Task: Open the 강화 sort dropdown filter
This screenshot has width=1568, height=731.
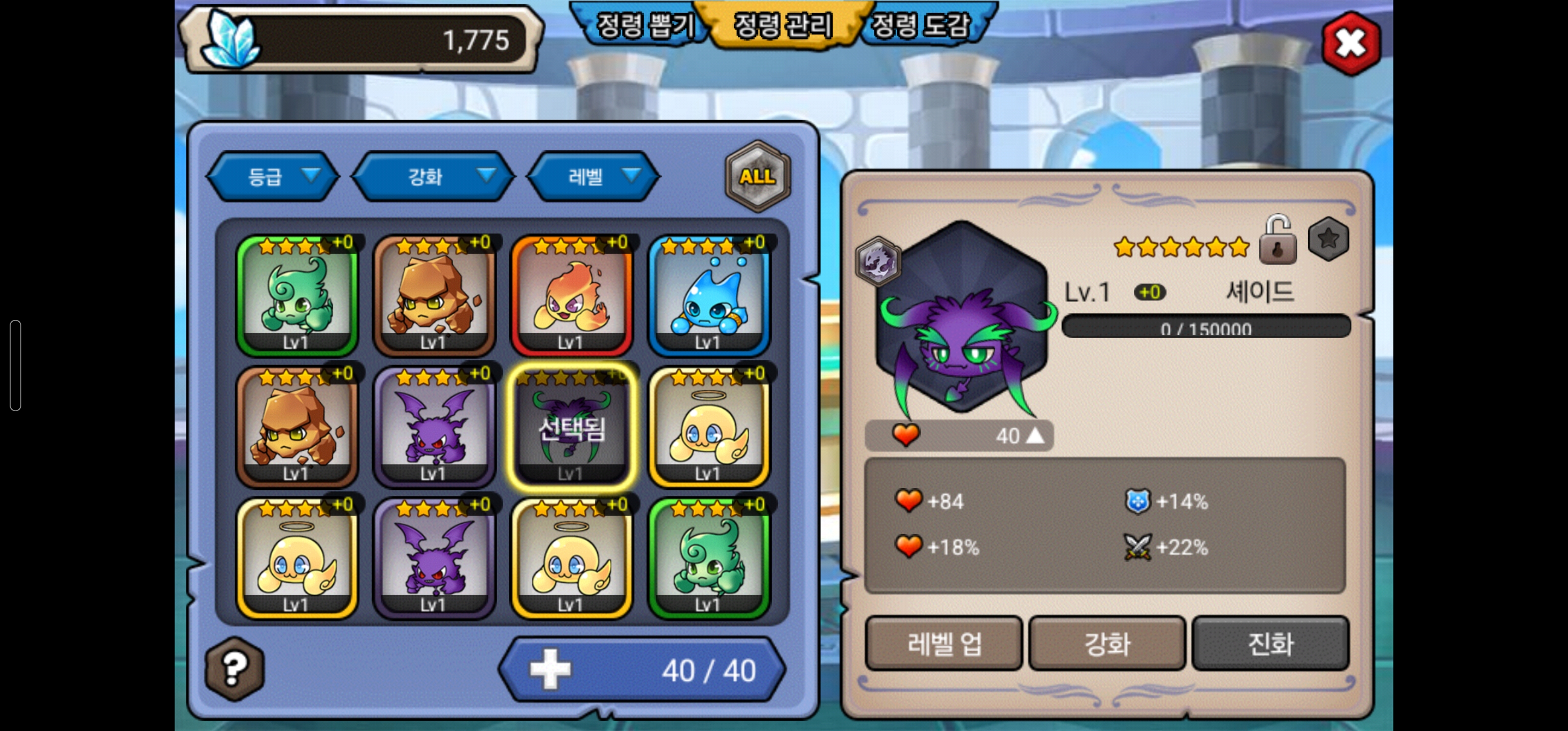Action: (434, 177)
